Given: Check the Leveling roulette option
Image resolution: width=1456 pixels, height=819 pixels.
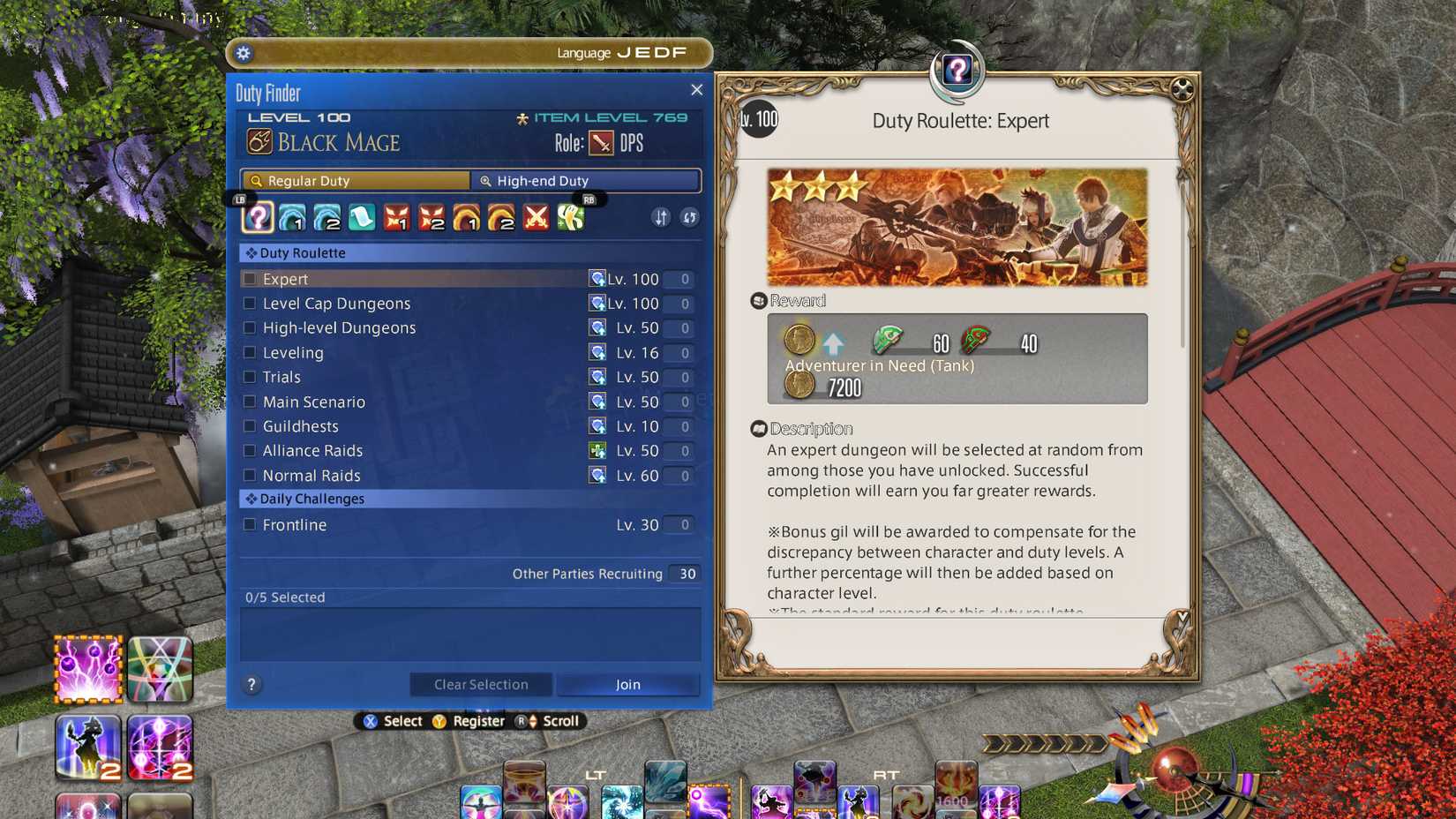Looking at the screenshot, I should point(249,352).
